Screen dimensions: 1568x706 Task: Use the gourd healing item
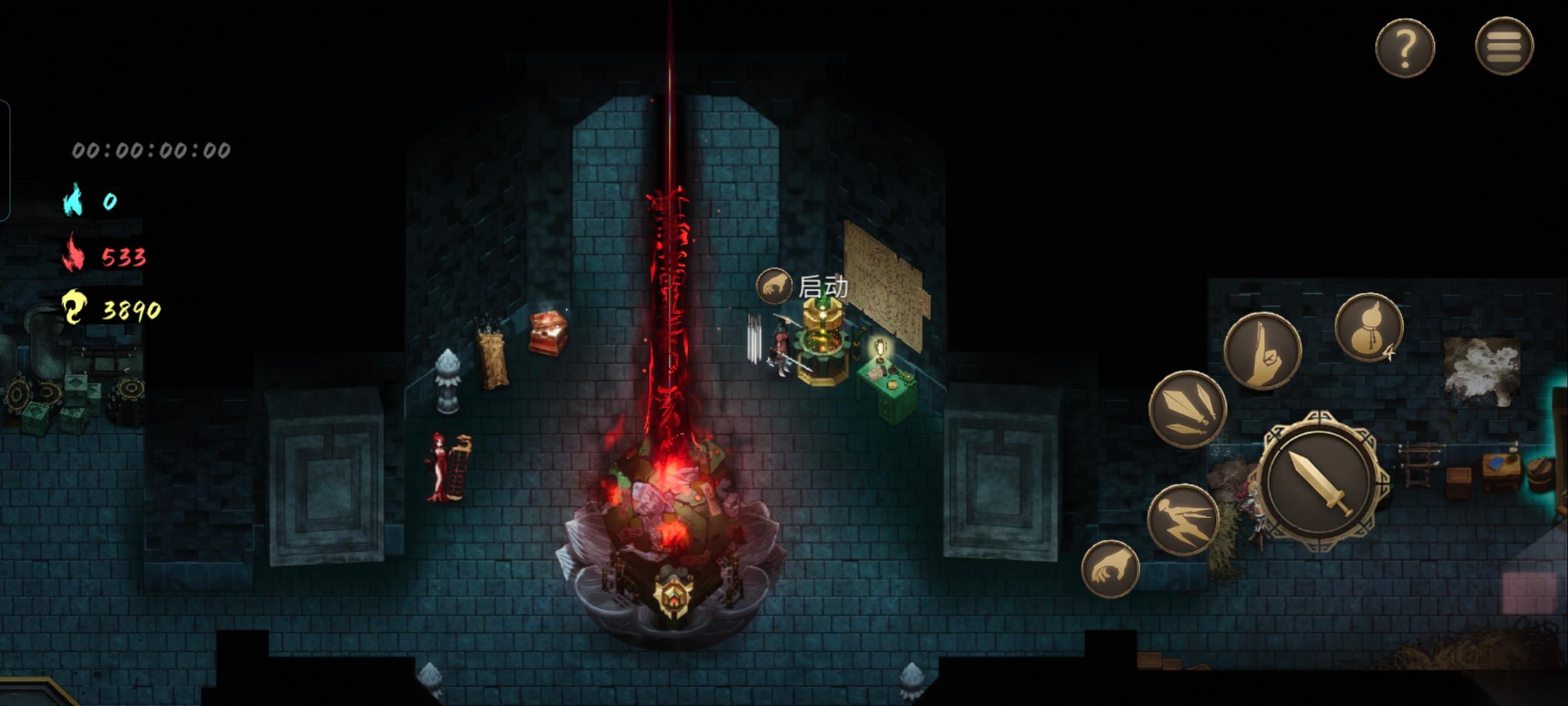[1368, 328]
